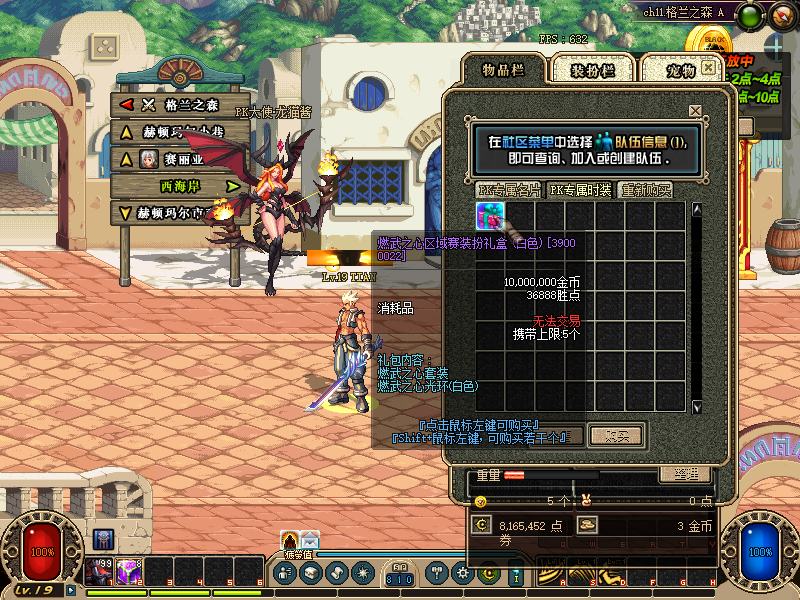Click the 购买 buy button
Viewport: 800px width, 600px height.
616,435
